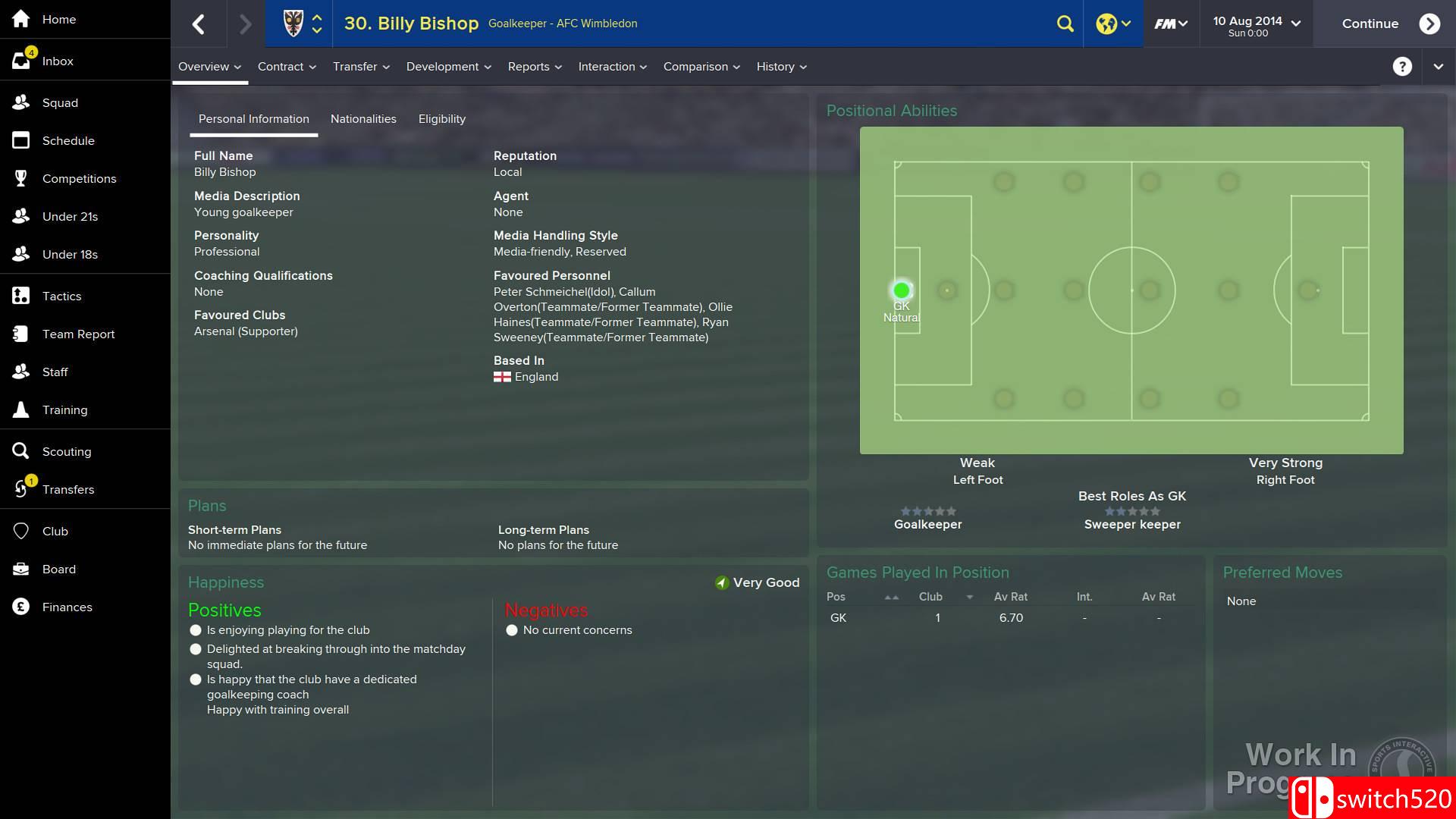The image size is (1456, 819).
Task: Rate the Goalkeeper role stars
Action: pos(927,510)
